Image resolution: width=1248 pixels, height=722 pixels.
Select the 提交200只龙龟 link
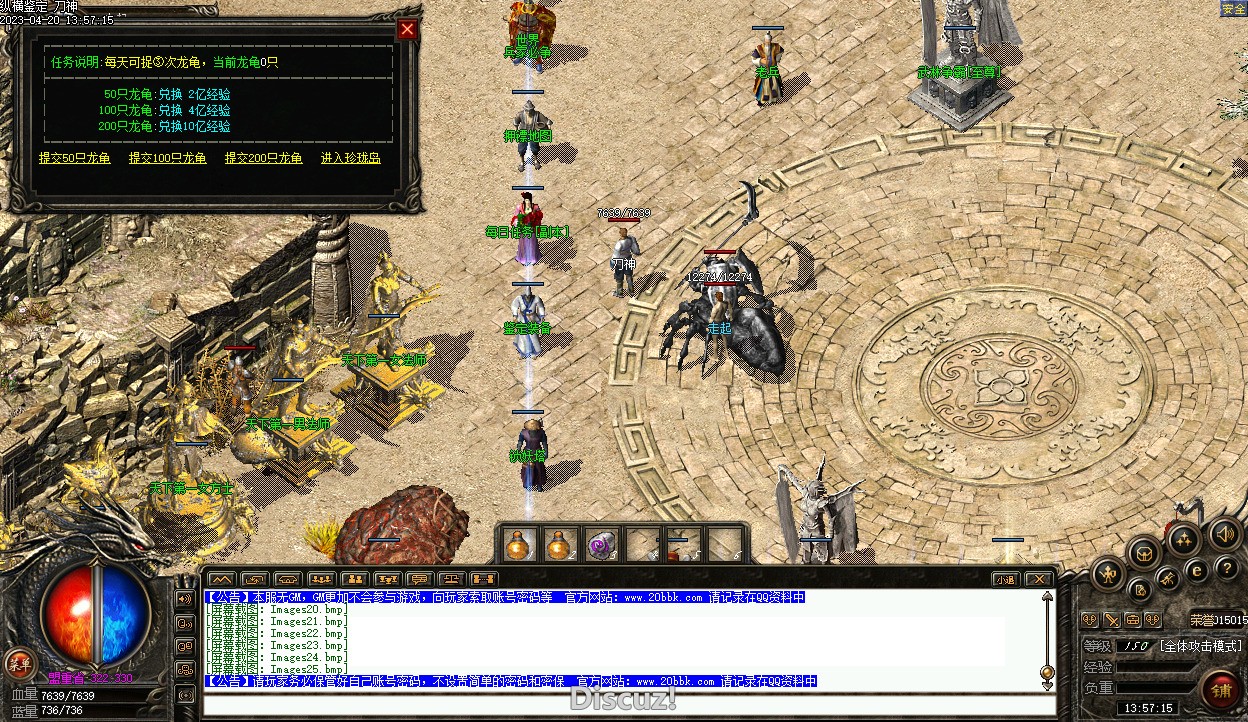click(263, 158)
